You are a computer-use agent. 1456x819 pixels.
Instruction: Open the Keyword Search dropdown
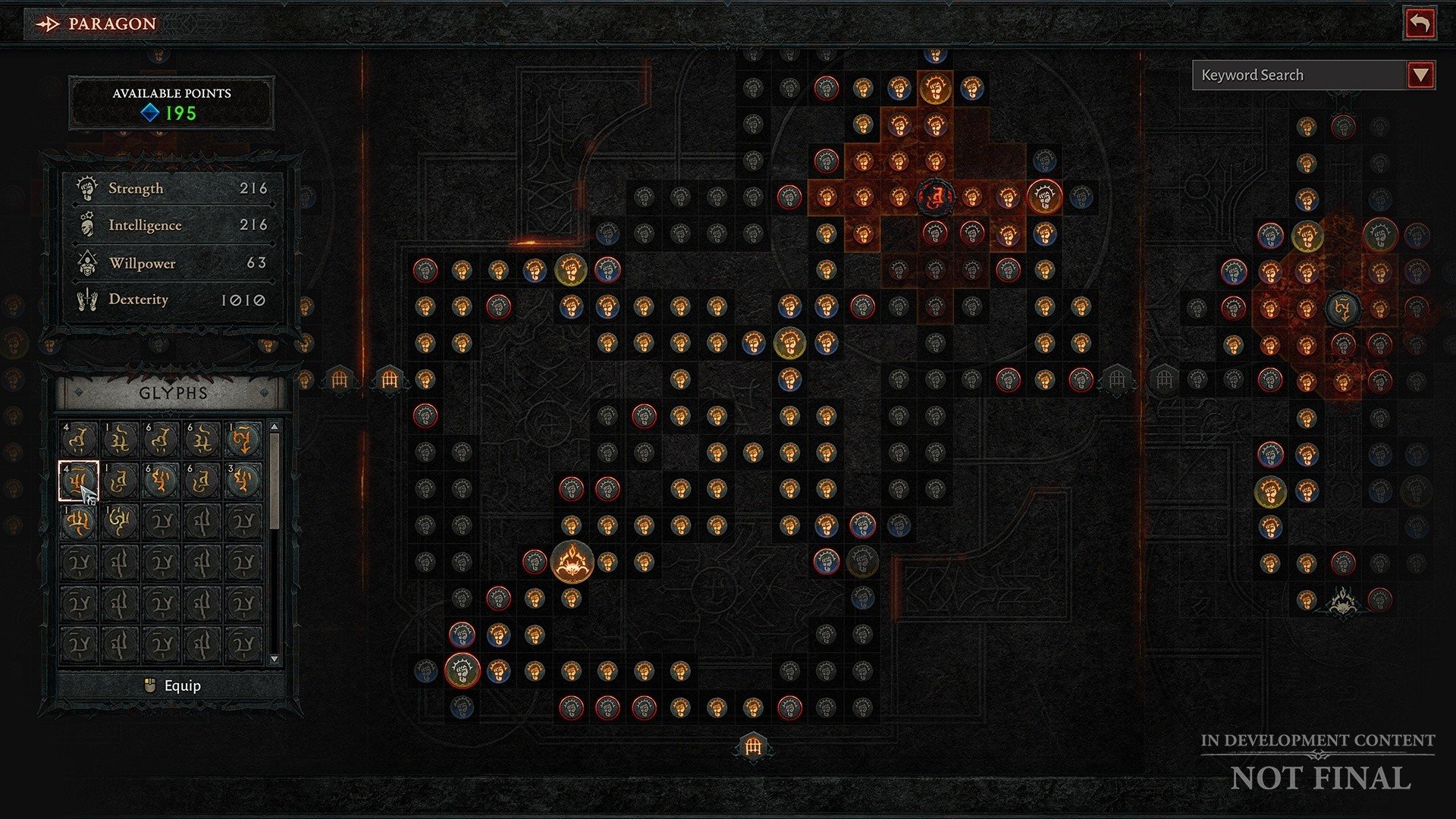click(1420, 75)
